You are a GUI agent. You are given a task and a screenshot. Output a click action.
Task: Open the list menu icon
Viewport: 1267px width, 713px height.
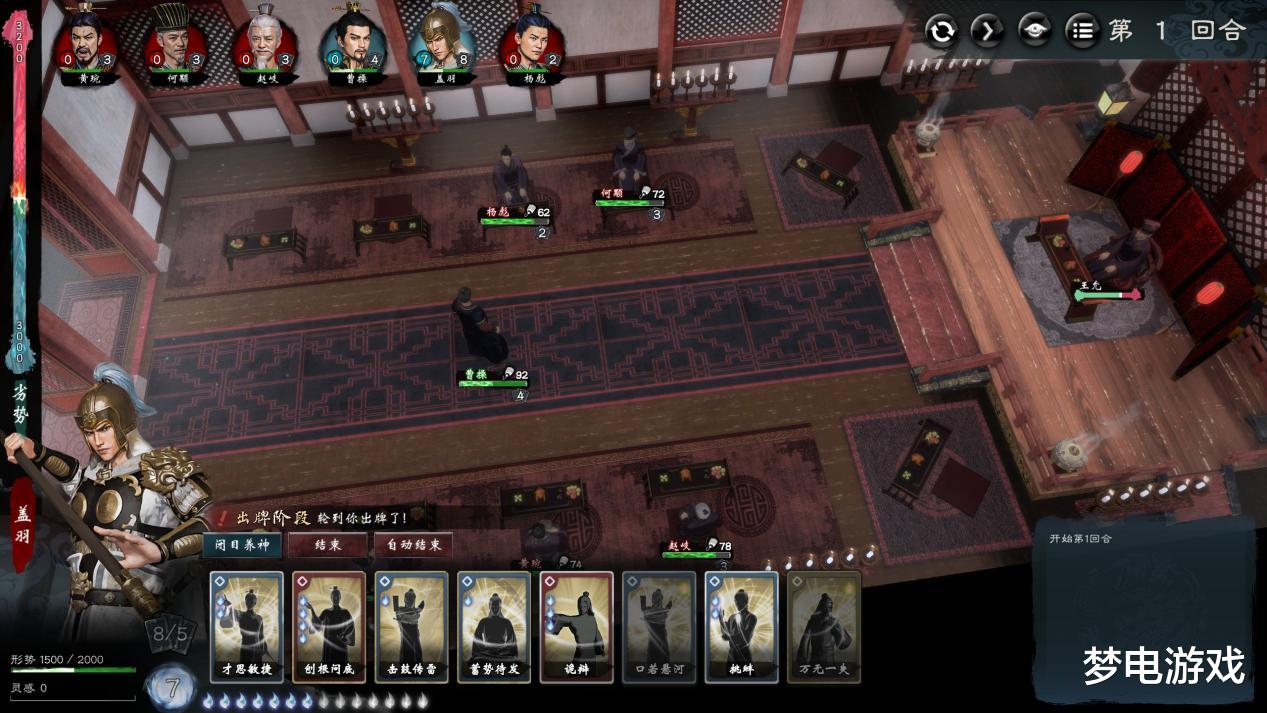[x=1081, y=31]
